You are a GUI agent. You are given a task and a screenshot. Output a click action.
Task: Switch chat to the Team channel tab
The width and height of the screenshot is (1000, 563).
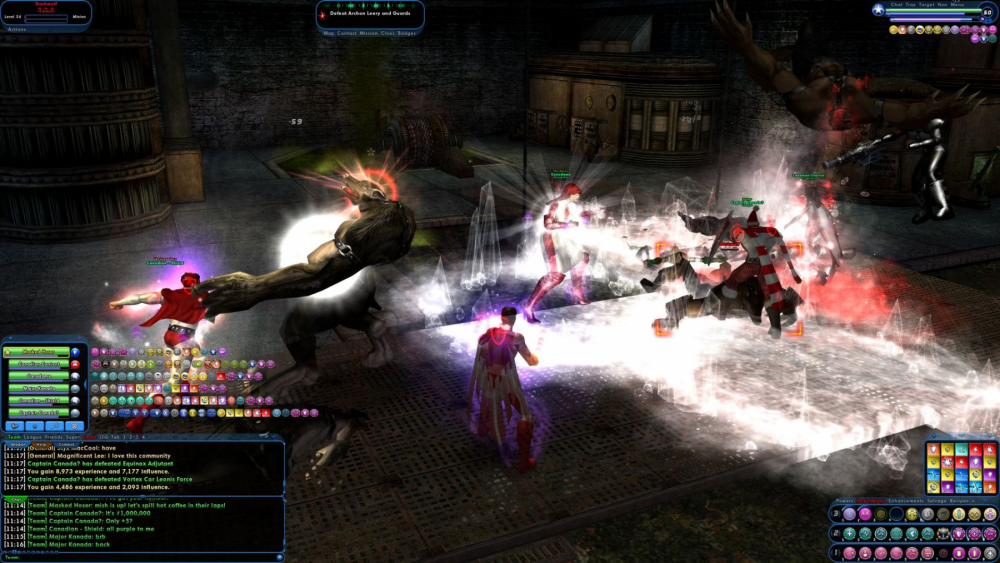tap(14, 437)
